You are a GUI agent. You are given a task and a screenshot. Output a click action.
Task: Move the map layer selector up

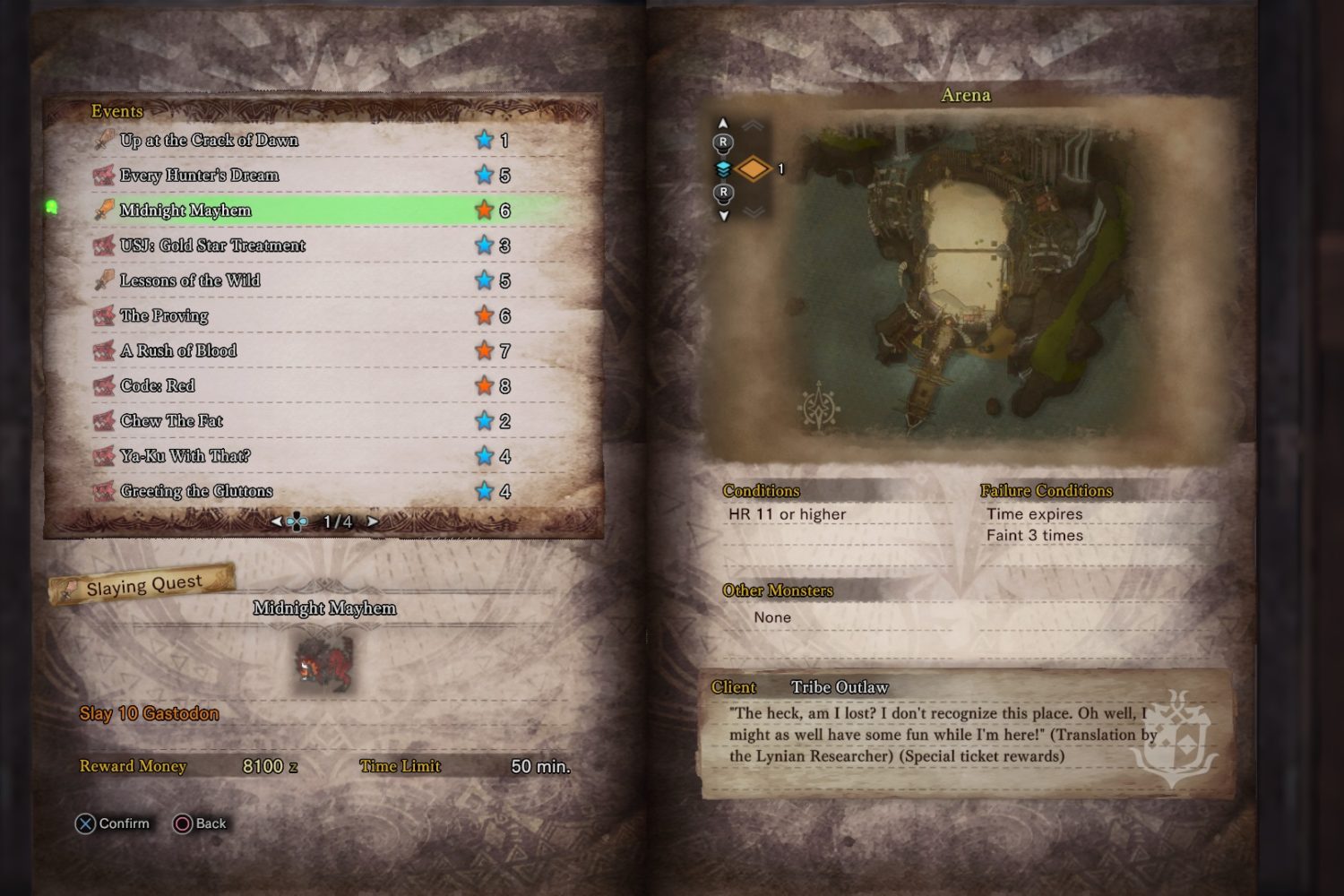tap(723, 125)
